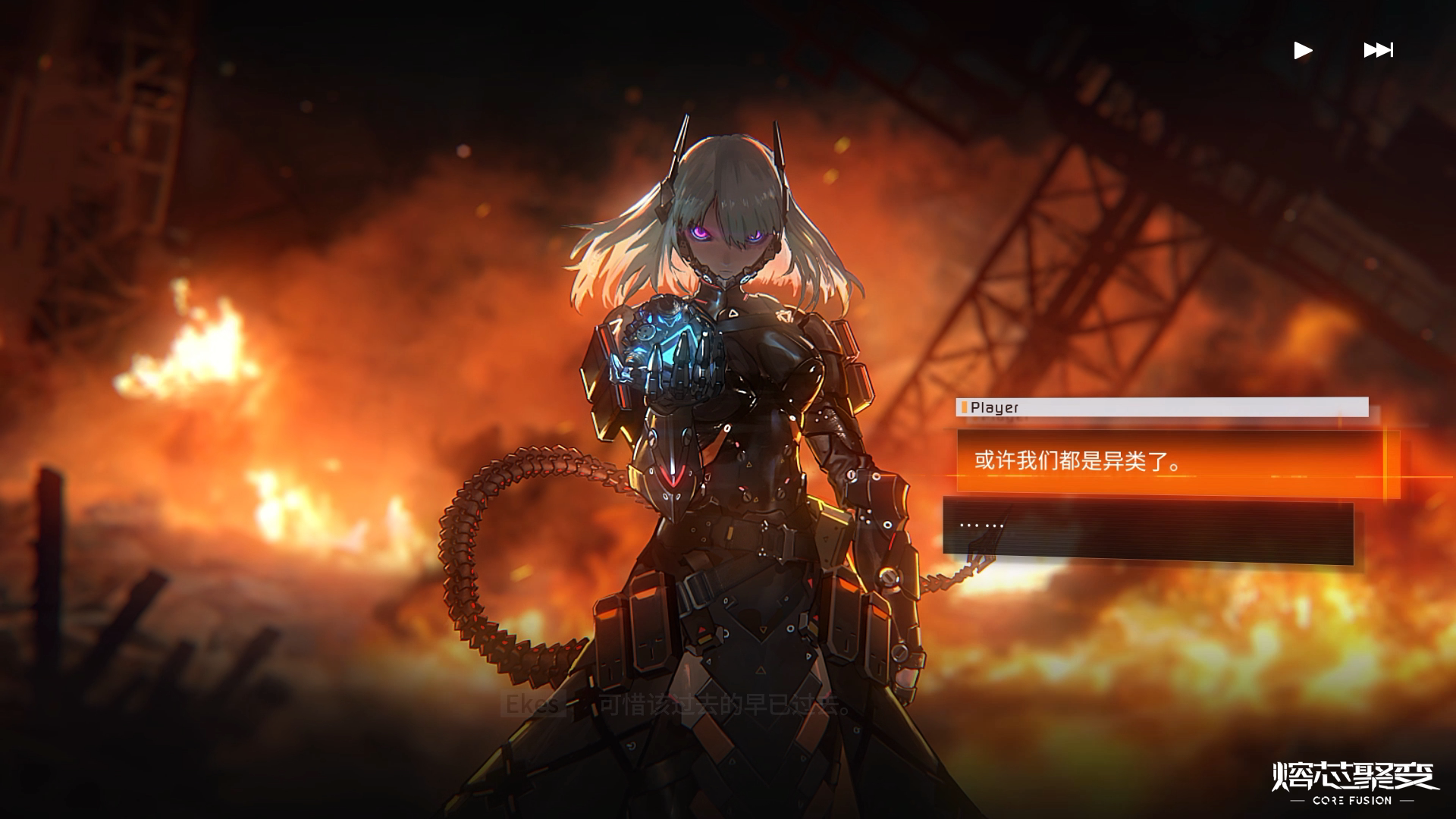Click the Skip fast-forward icon top right
This screenshot has height=819, width=1456.
coord(1378,50)
